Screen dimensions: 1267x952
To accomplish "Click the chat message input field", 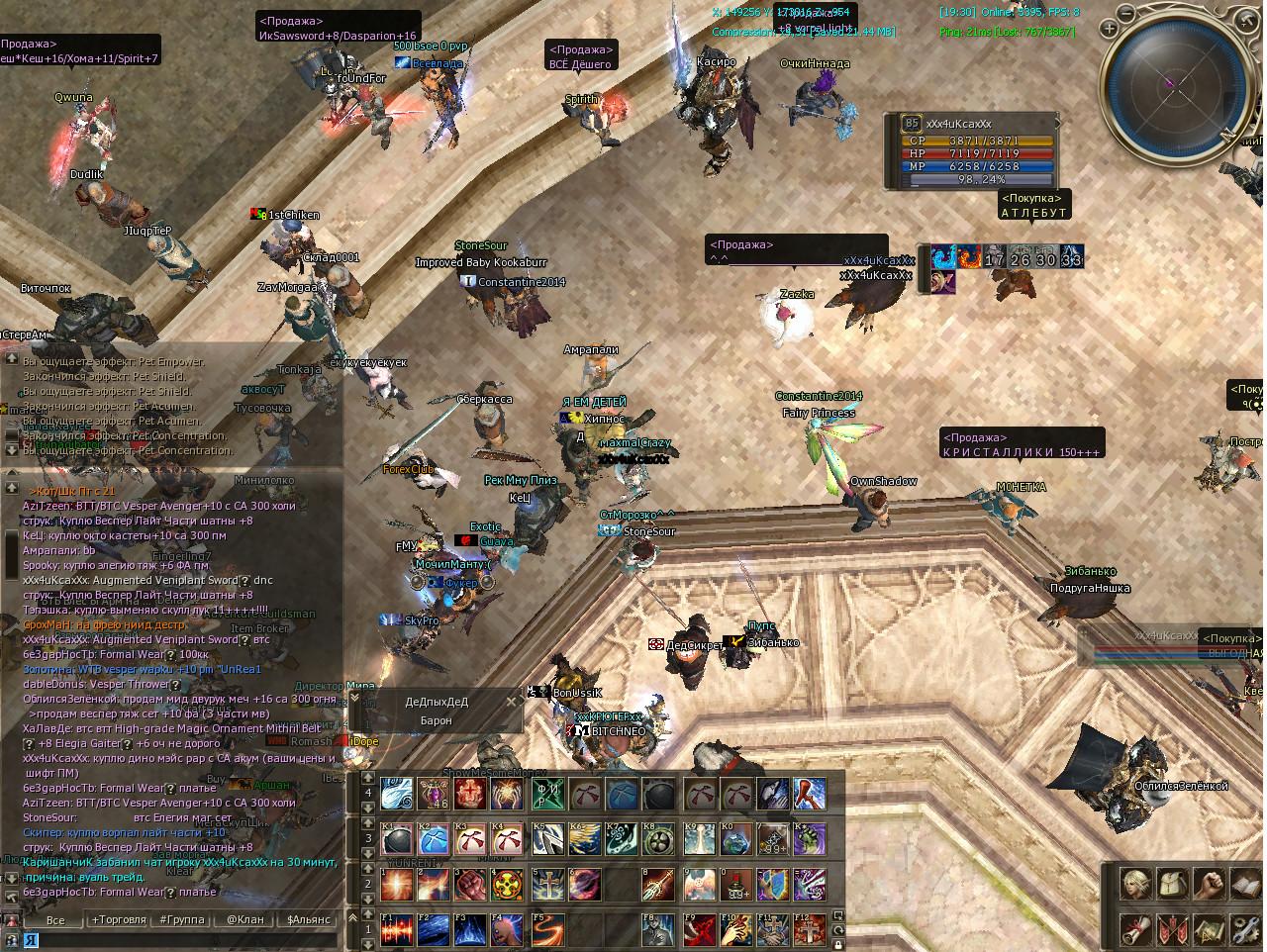I will click(188, 938).
